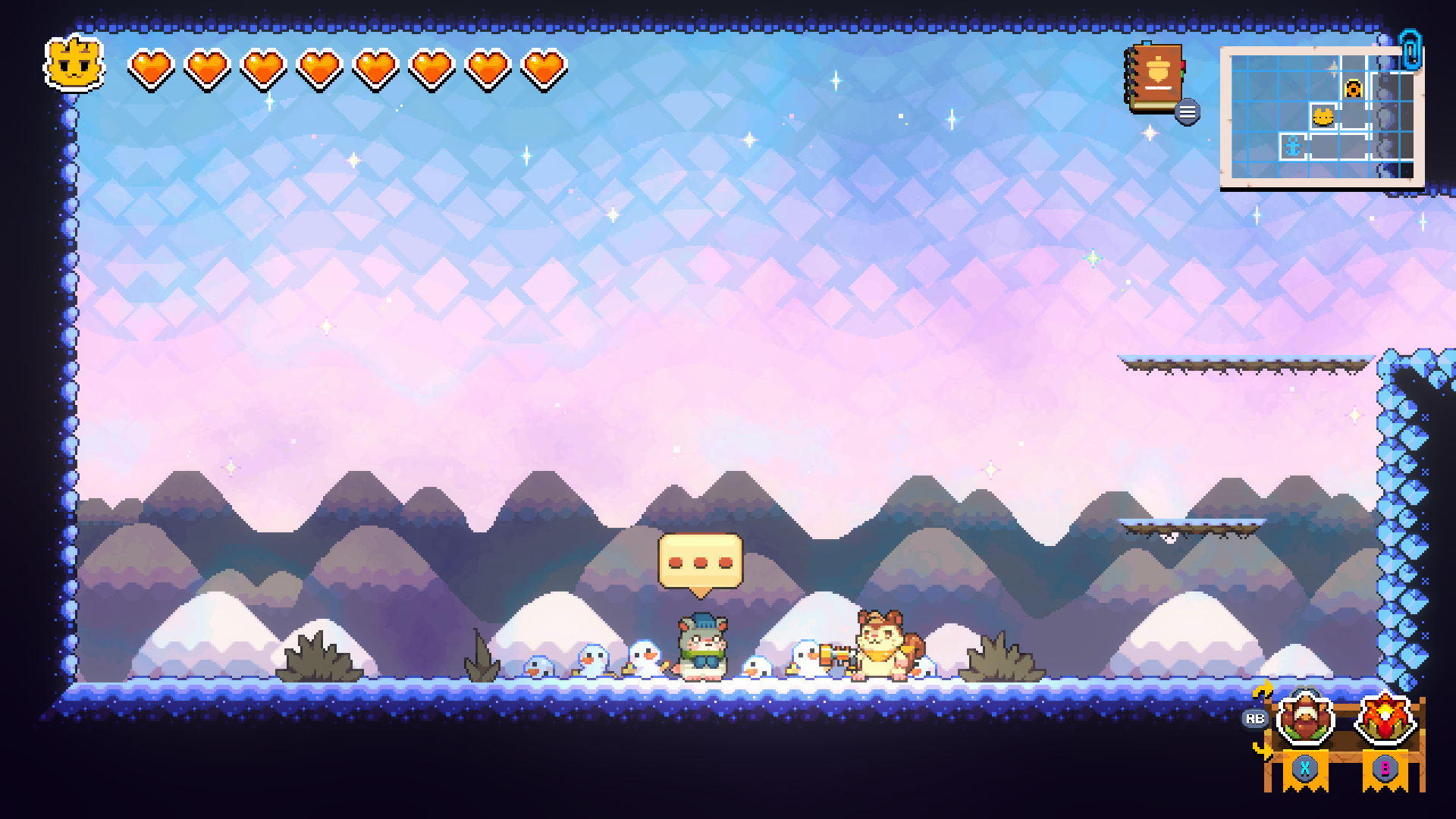Select the brown seed-pod ability slot

[x=1304, y=719]
